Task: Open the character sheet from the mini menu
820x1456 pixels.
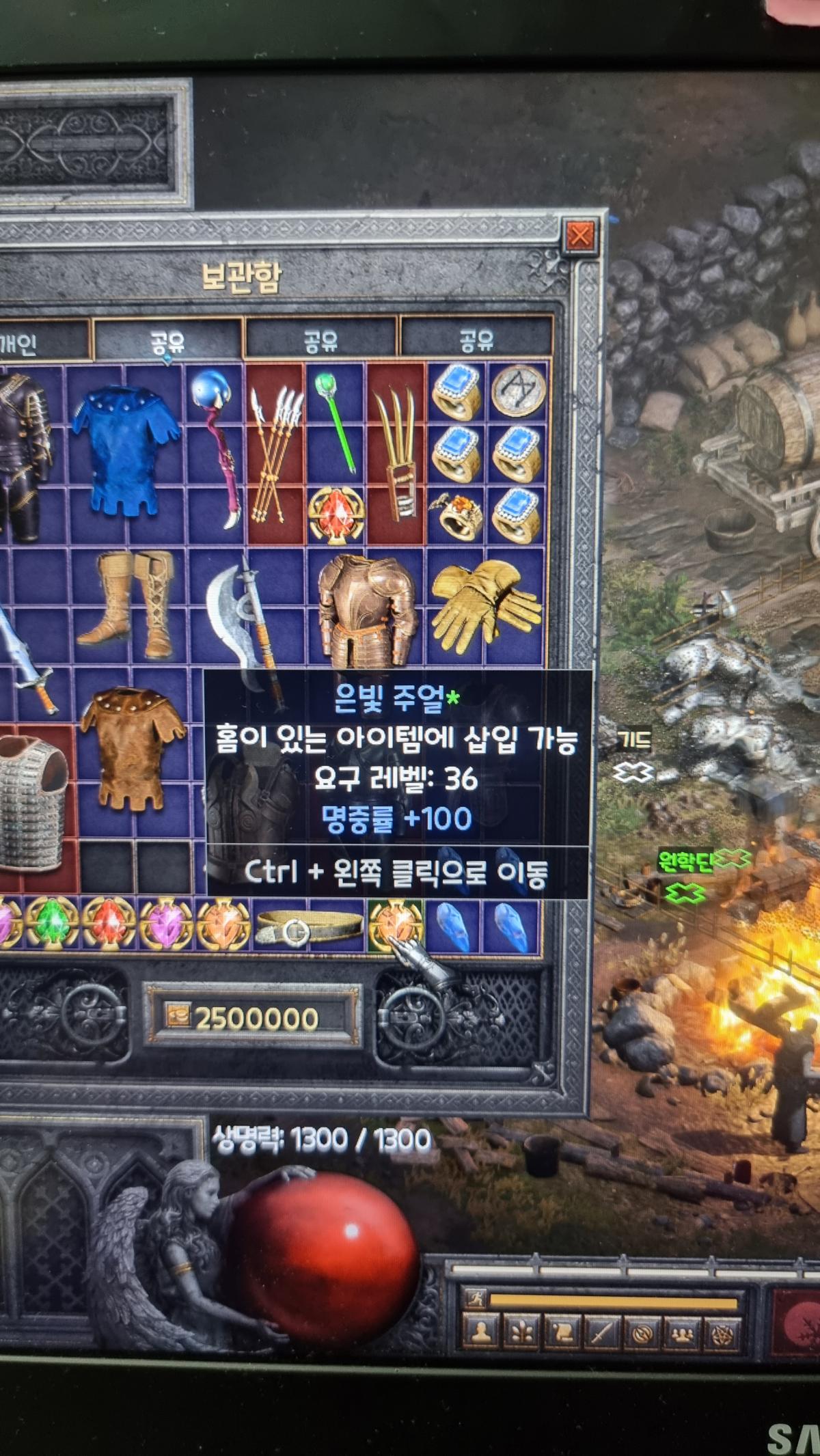Action: pos(480,1332)
